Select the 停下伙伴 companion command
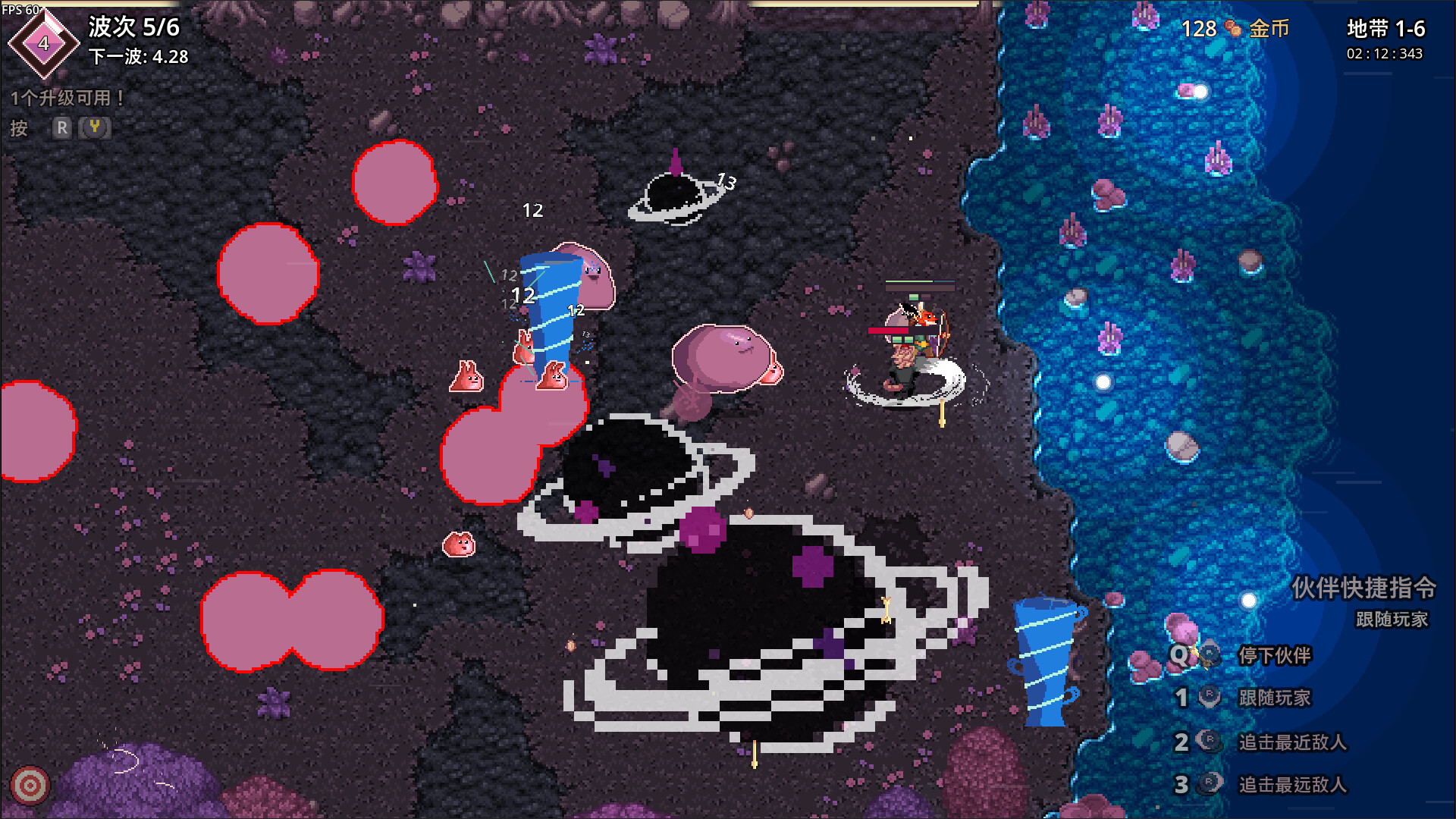 [x=1274, y=655]
